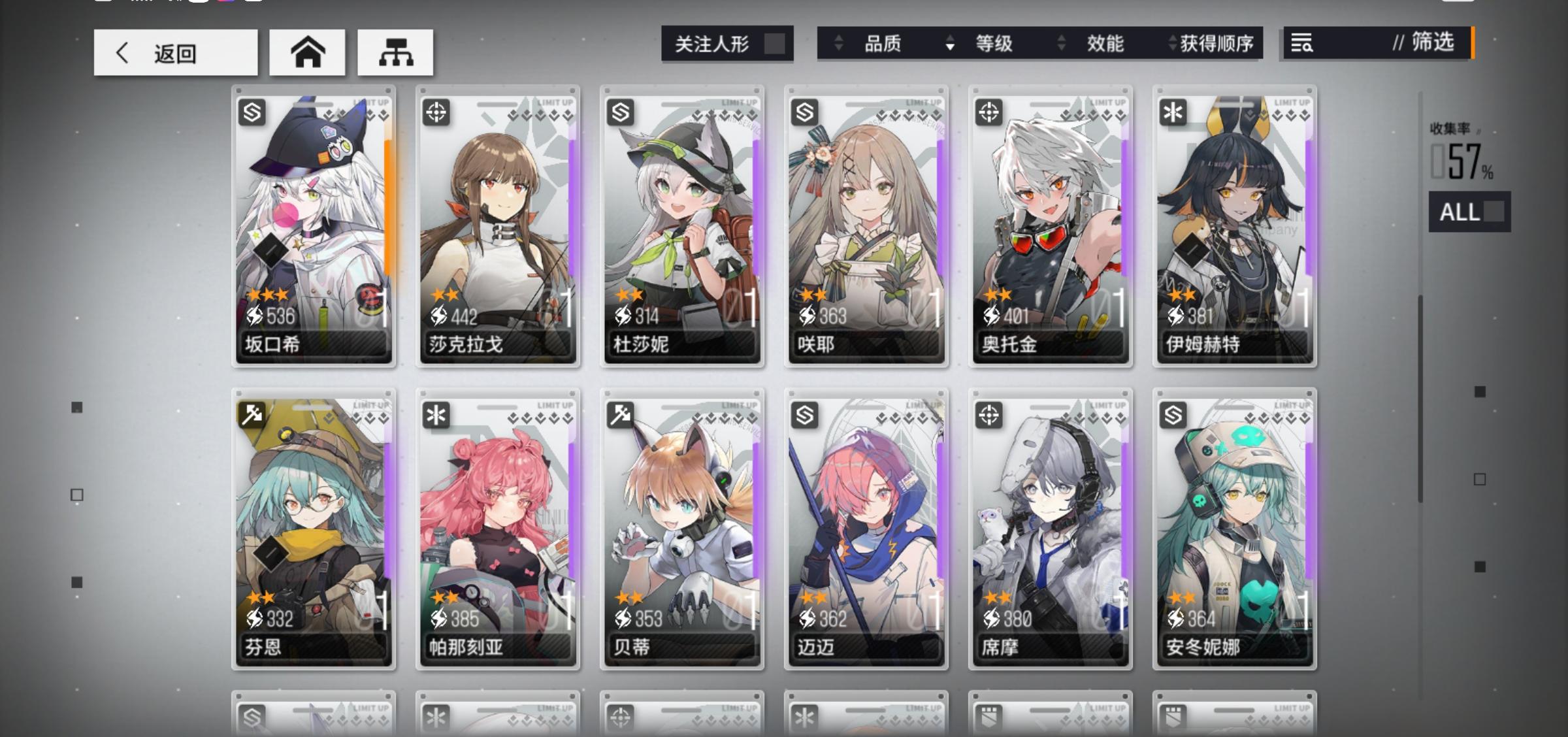Image resolution: width=1568 pixels, height=737 pixels.
Task: Enable the ALL toggle near collection rate
Action: (x=1469, y=213)
